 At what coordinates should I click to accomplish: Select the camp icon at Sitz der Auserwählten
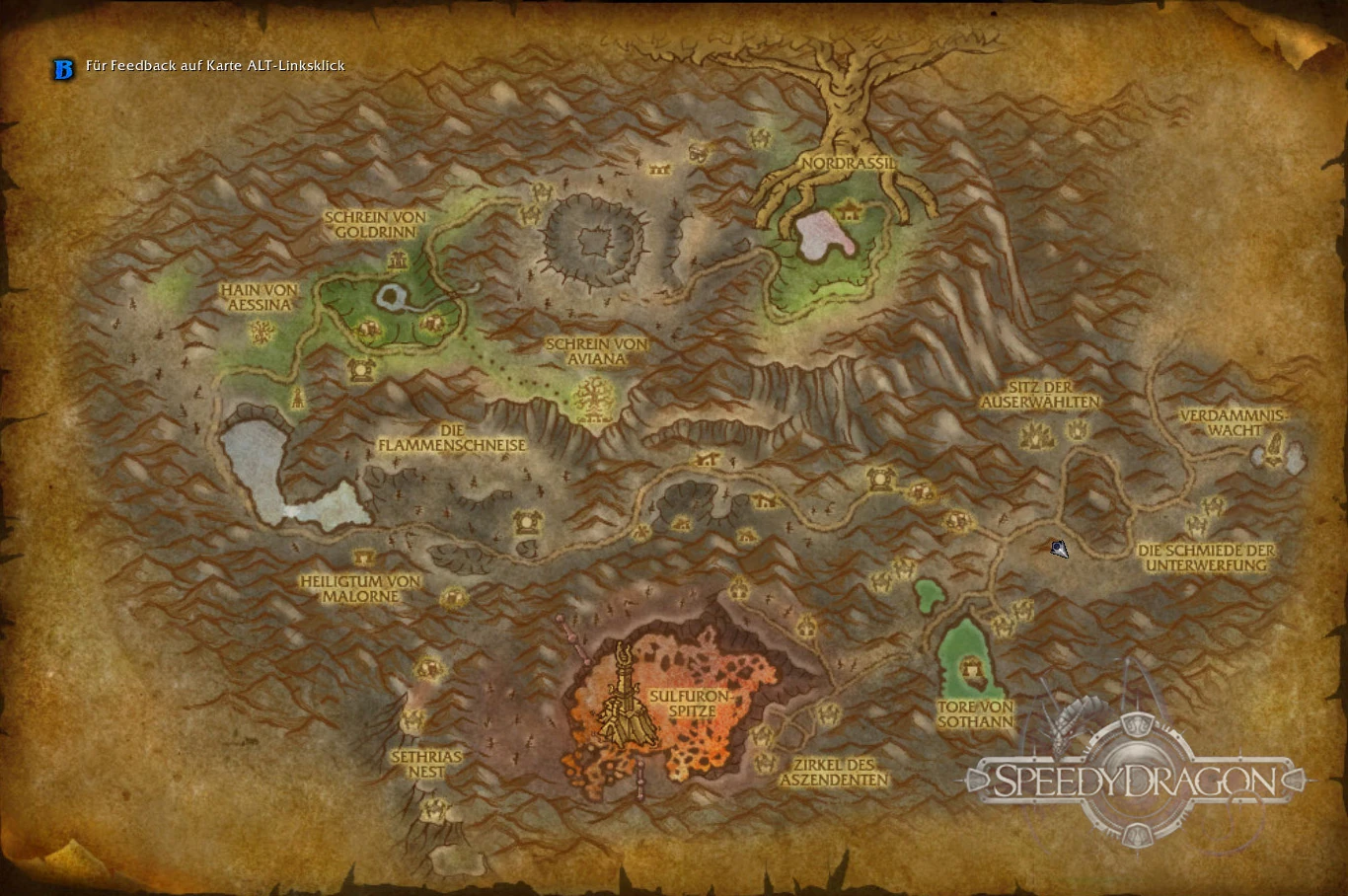(x=1038, y=434)
